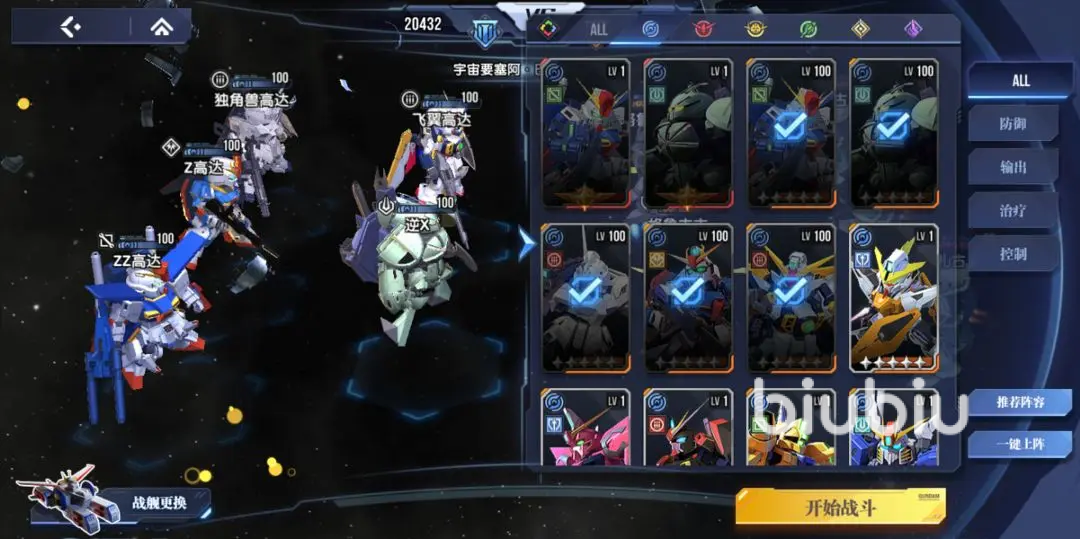Auto-deploy units with 一键上阵
Viewport: 1080px width, 539px height.
1019,444
